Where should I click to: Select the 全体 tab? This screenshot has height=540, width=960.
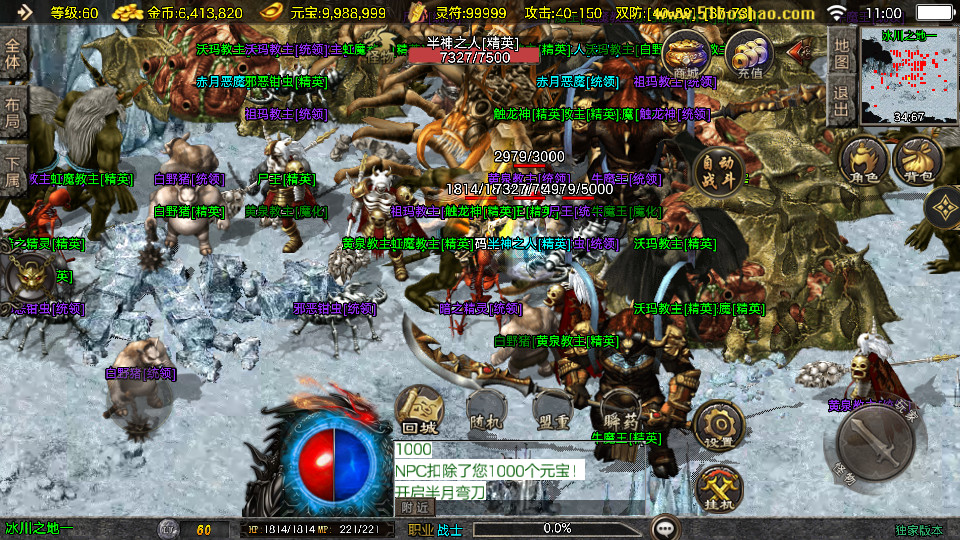pos(13,53)
